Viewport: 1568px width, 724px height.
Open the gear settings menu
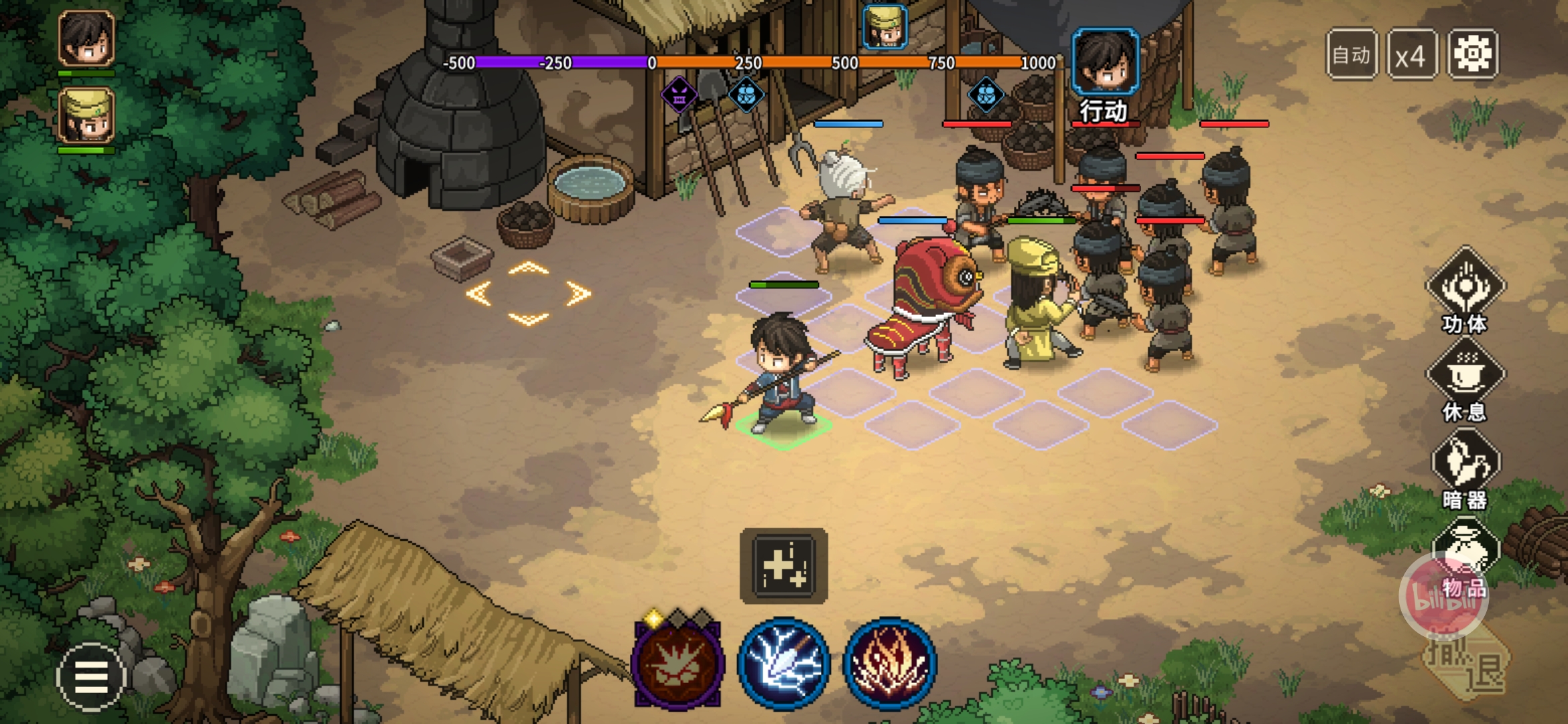pyautogui.click(x=1472, y=54)
